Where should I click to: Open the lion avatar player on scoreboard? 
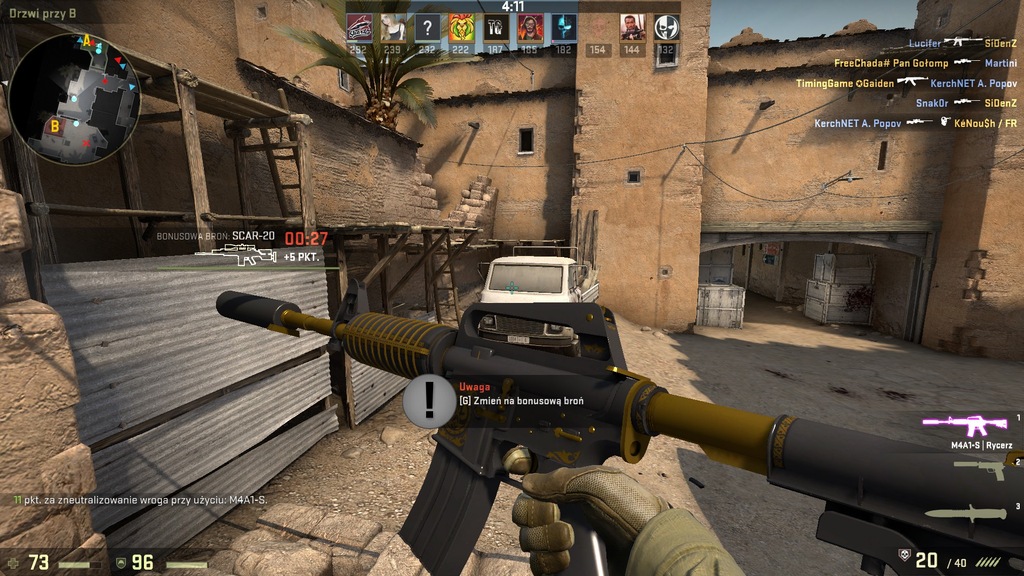pyautogui.click(x=462, y=27)
